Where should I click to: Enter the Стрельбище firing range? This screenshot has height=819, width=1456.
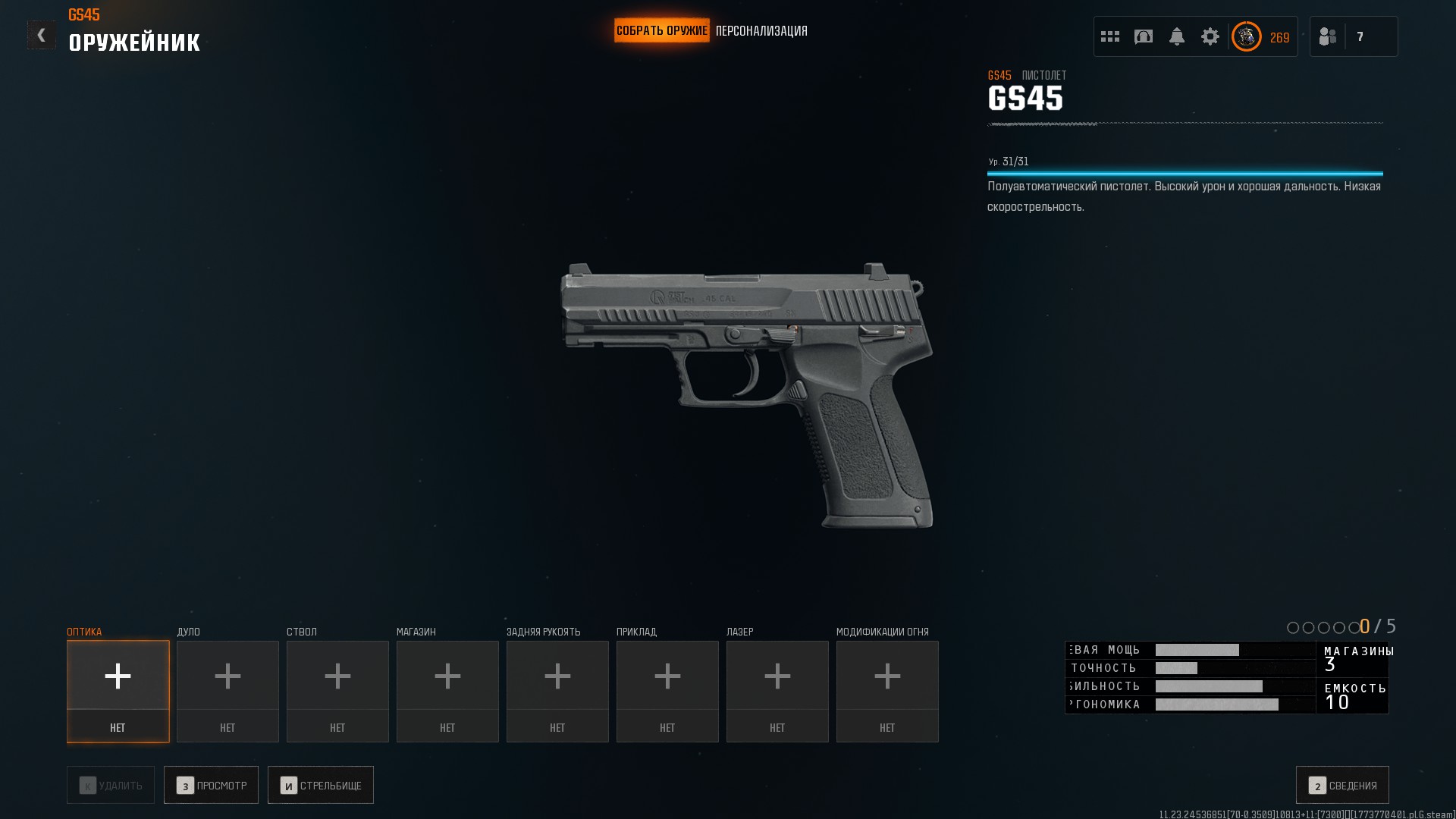pos(320,785)
